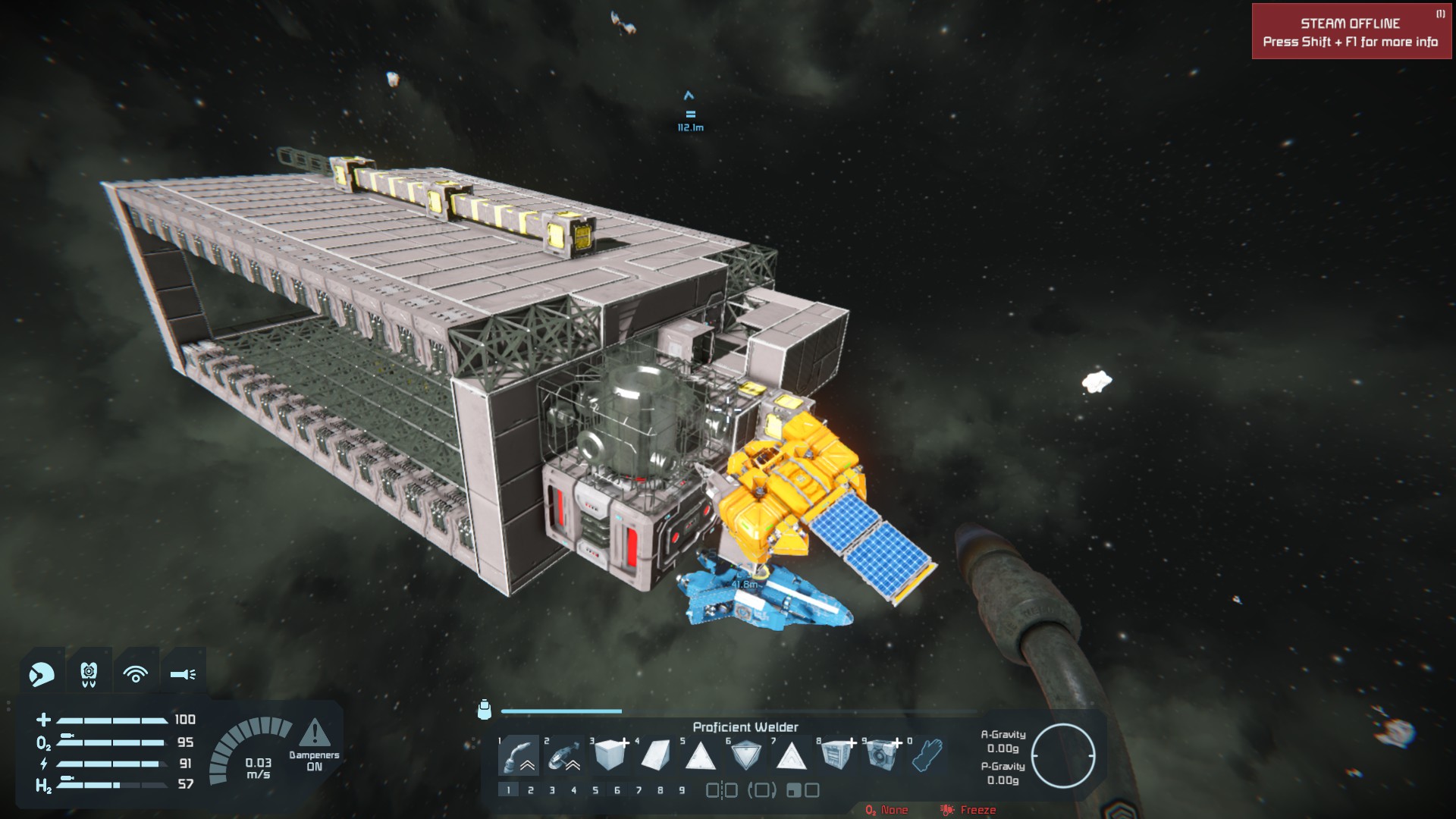Open the Steam Offline notification
Image resolution: width=1456 pixels, height=819 pixels.
click(x=1351, y=32)
